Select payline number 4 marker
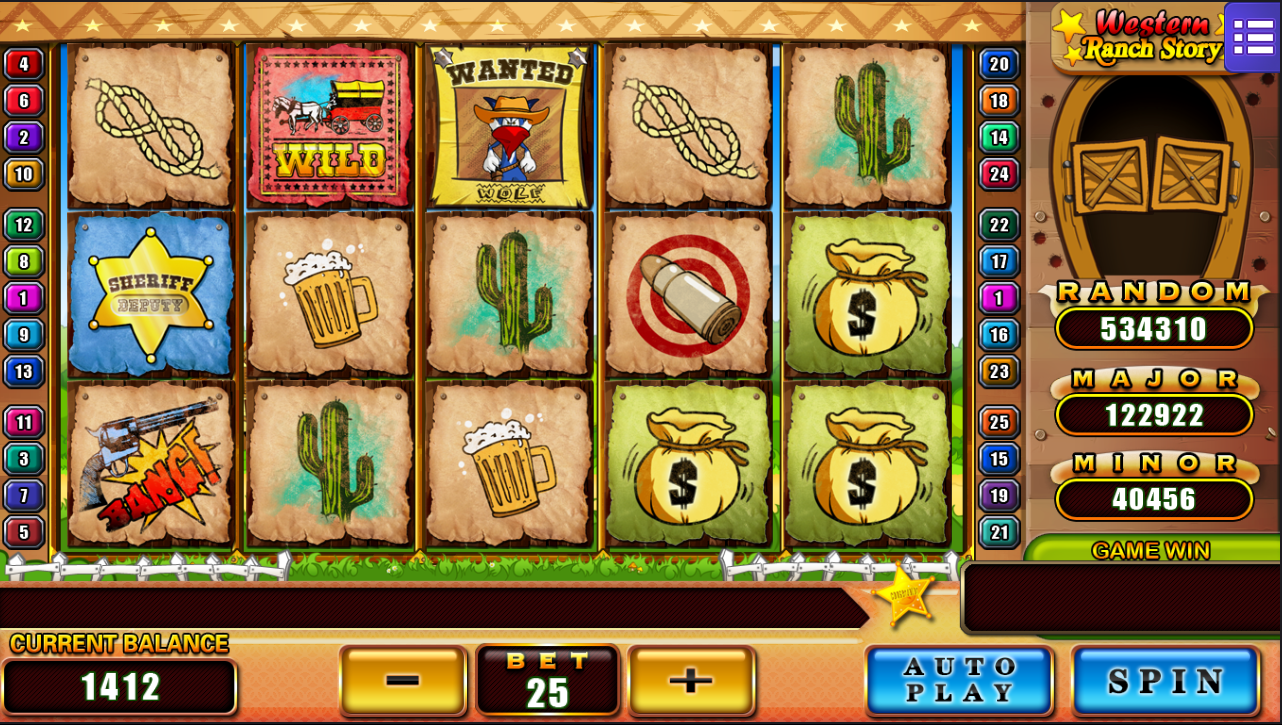This screenshot has height=728, width=1282. coord(23,64)
